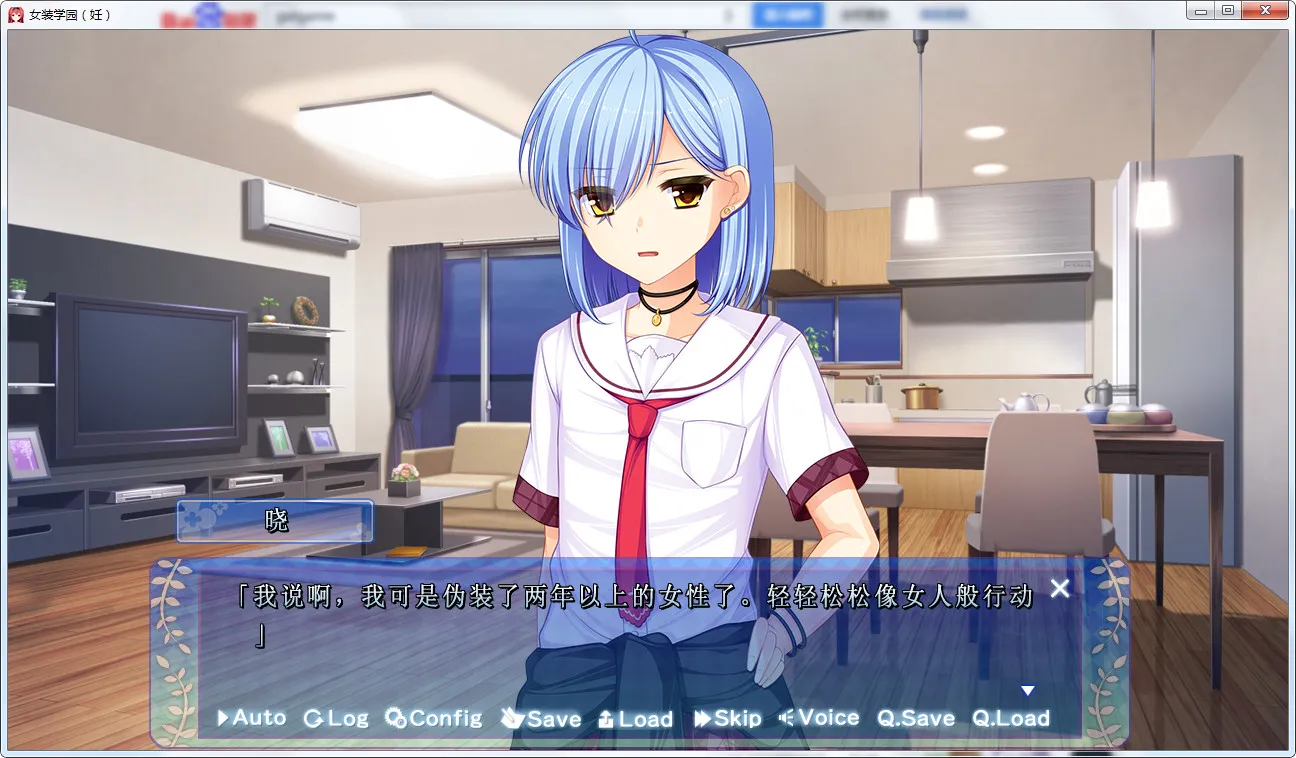Open the Load game menu

click(x=635, y=718)
